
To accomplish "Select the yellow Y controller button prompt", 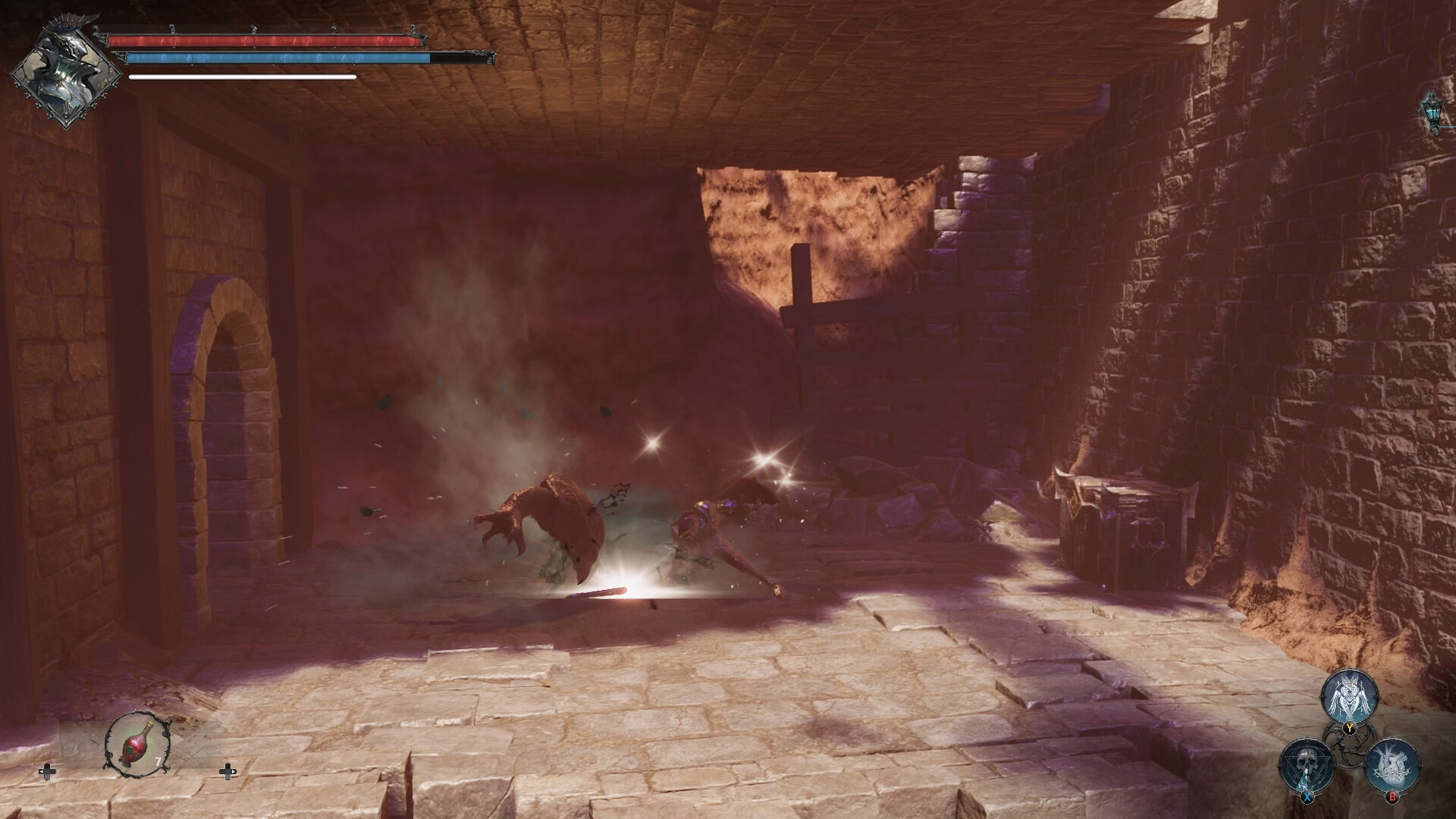I will 1350,726.
